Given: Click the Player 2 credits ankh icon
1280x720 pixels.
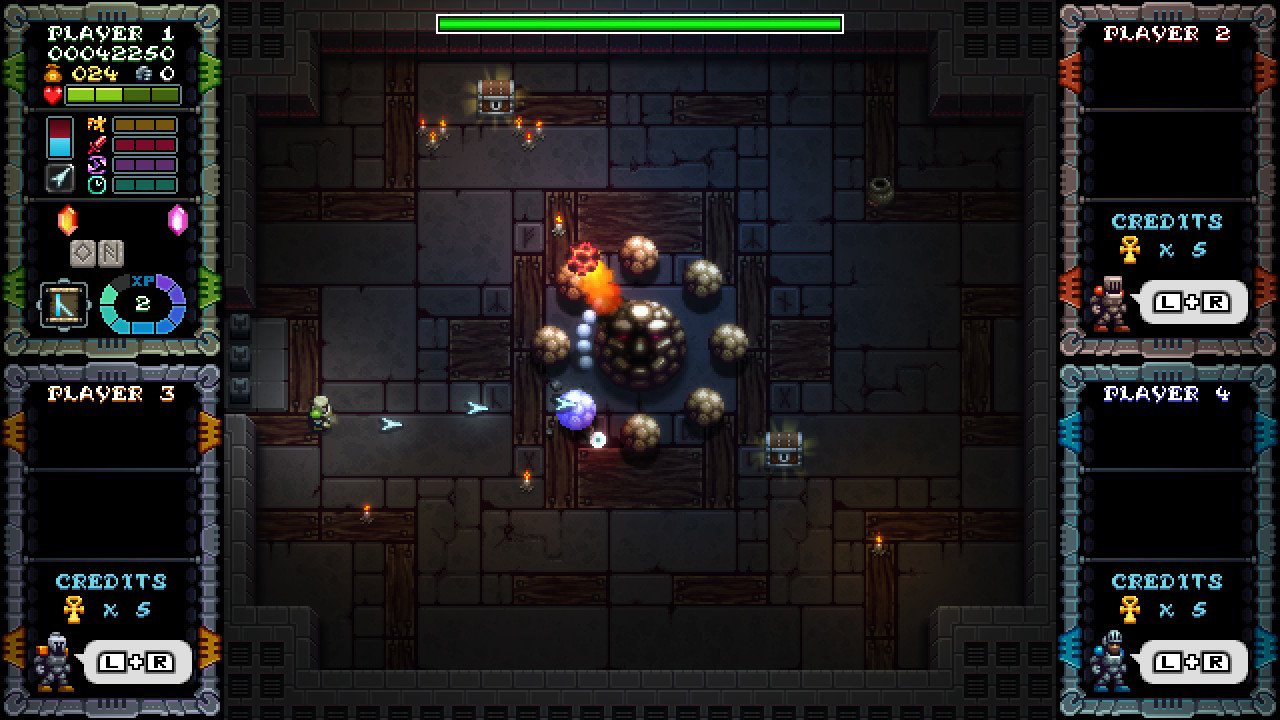Looking at the screenshot, I should [x=1130, y=249].
